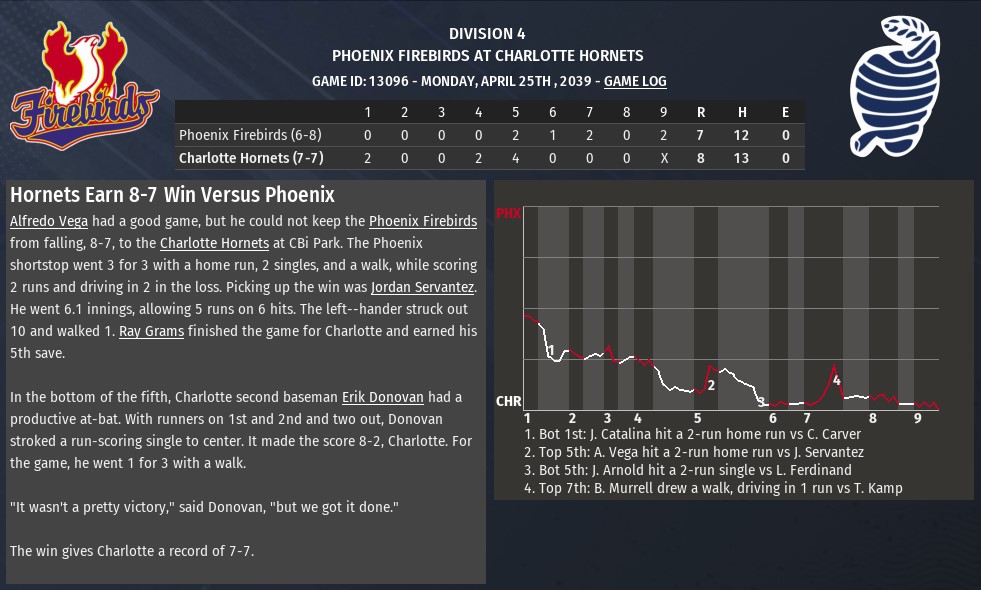The width and height of the screenshot is (981, 590).
Task: Click the Charlotte Hornets team logo
Action: click(896, 88)
